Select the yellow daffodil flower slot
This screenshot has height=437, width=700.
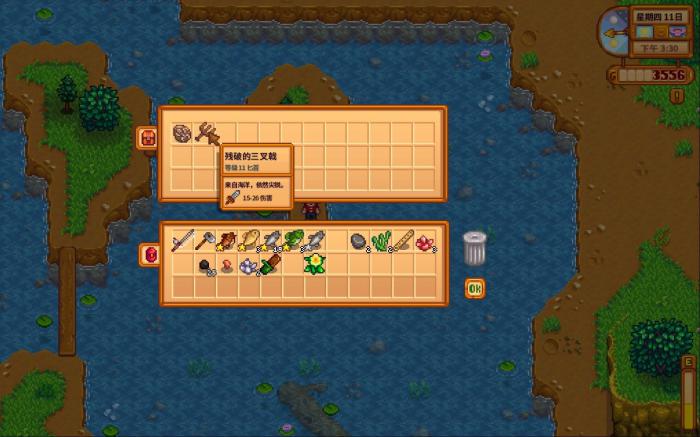[315, 264]
